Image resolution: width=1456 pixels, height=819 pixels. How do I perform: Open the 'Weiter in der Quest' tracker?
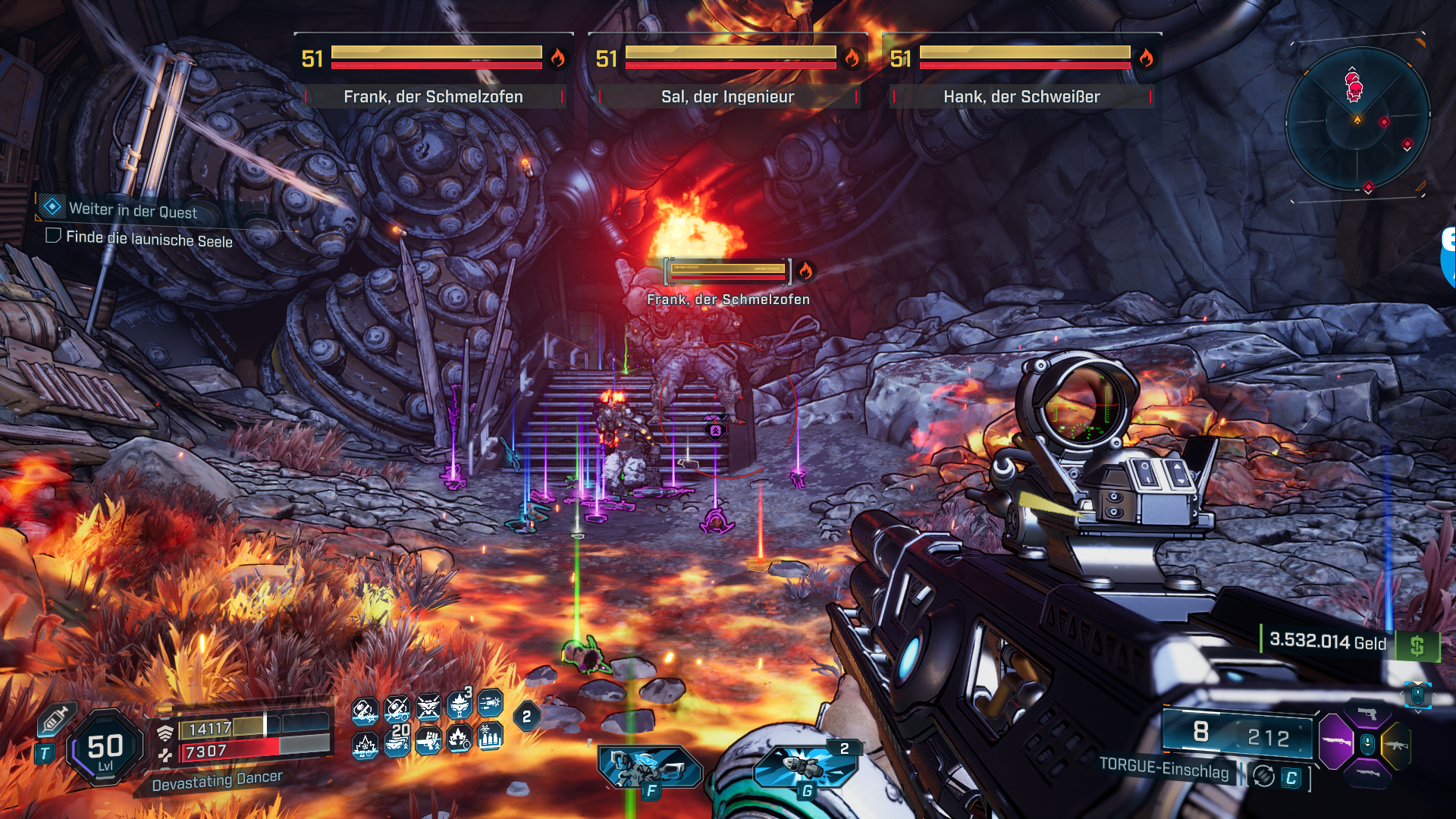pyautogui.click(x=132, y=210)
